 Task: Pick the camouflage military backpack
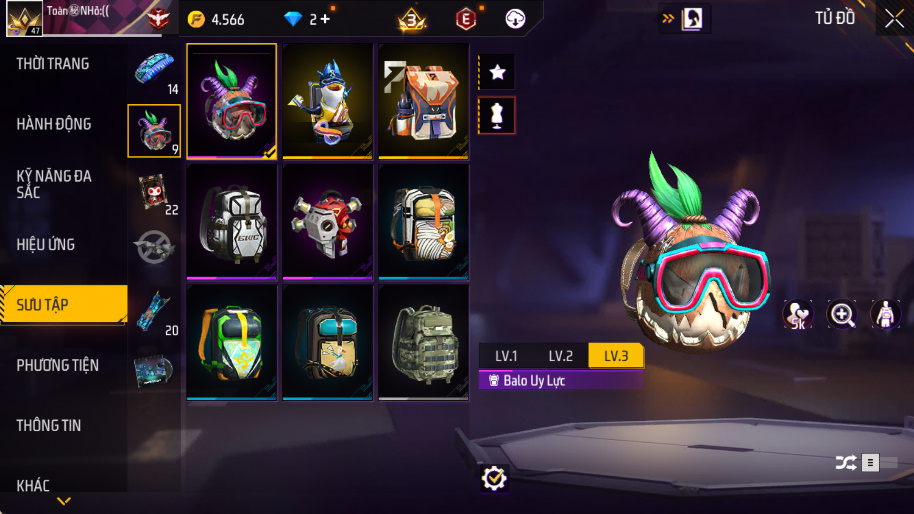[x=423, y=342]
